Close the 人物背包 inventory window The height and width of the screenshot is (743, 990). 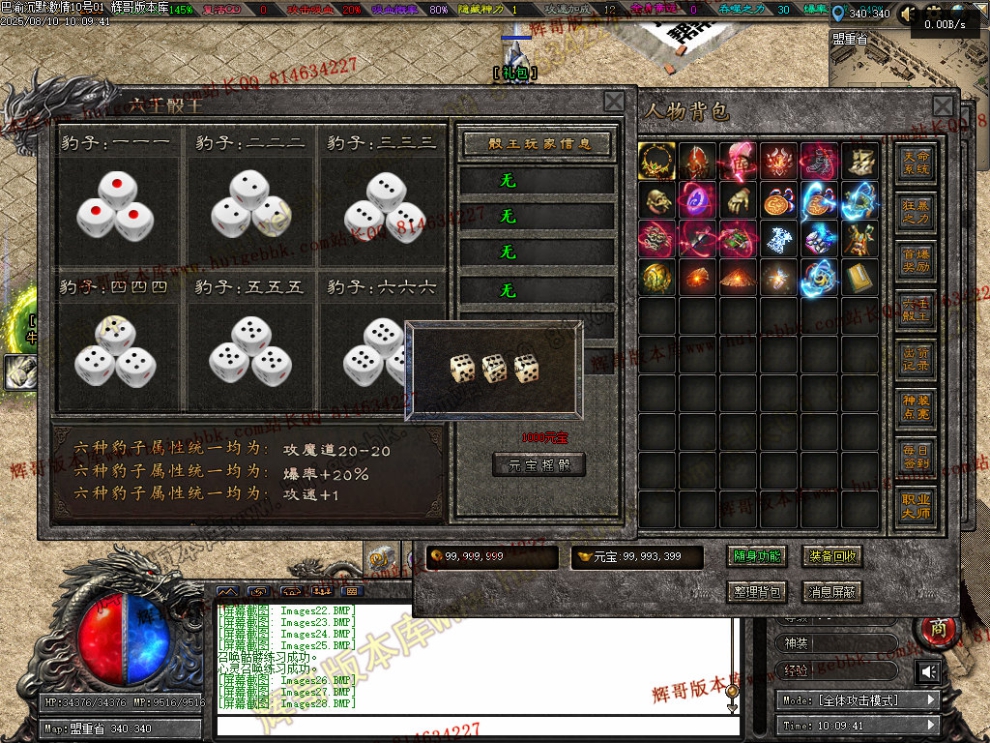942,107
